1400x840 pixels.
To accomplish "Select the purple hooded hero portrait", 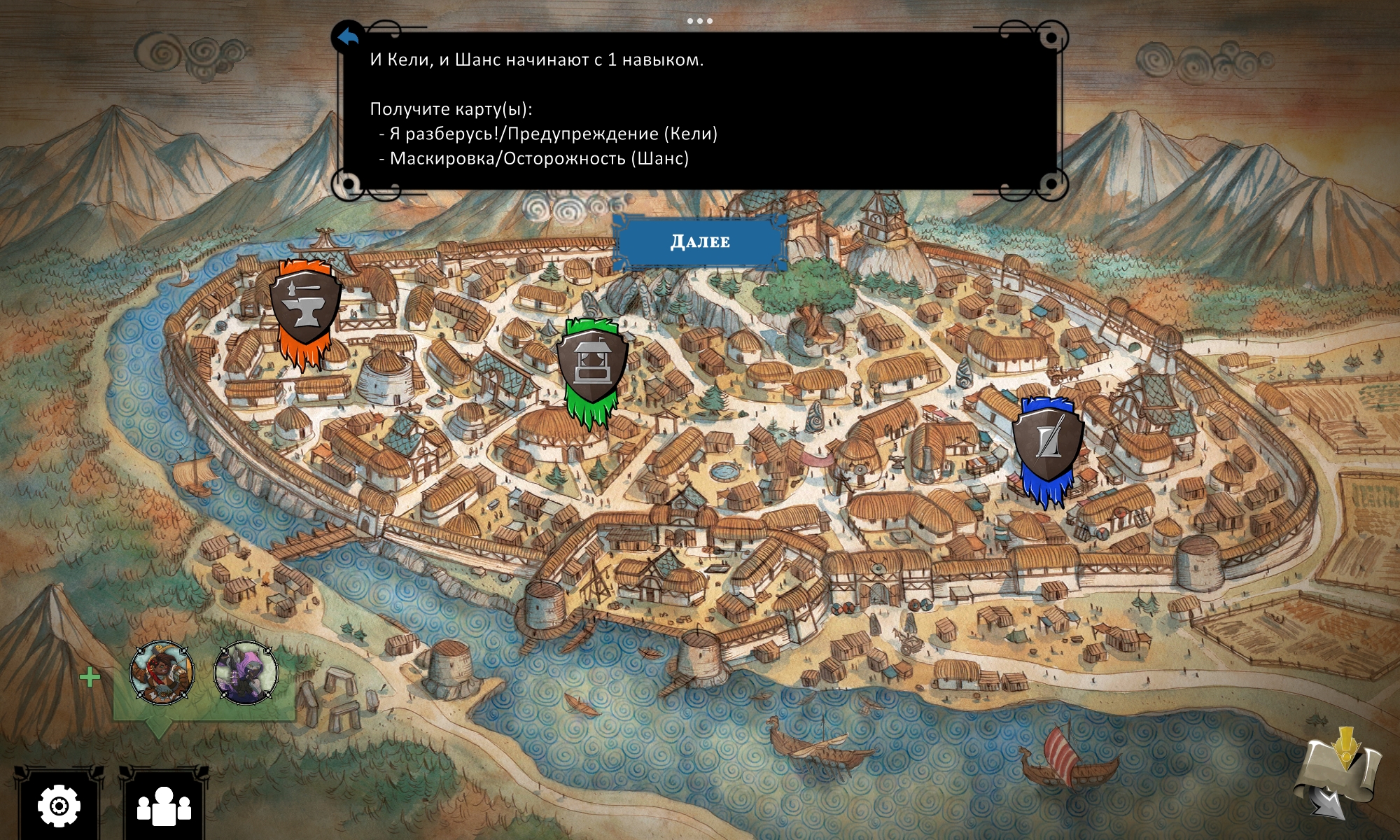I will pyautogui.click(x=246, y=672).
